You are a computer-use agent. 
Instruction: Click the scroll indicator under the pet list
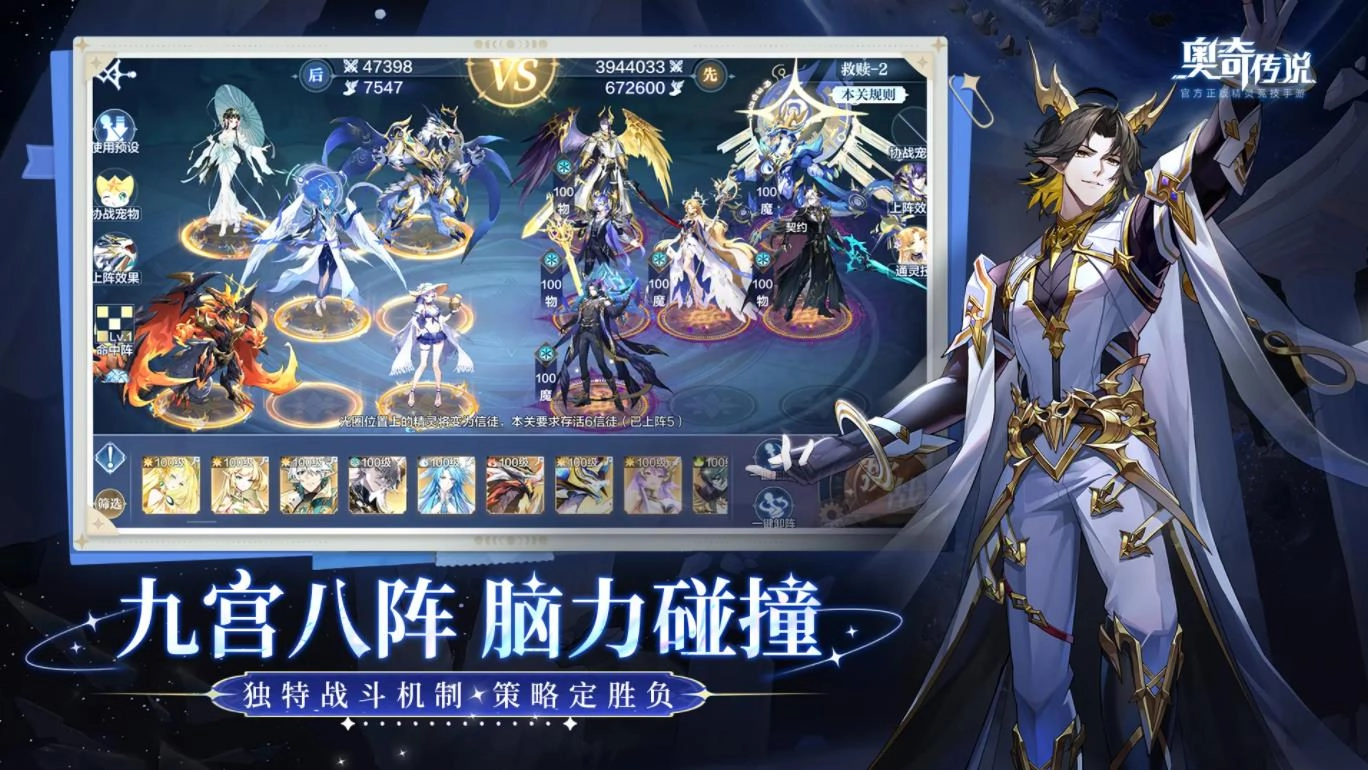[200, 521]
